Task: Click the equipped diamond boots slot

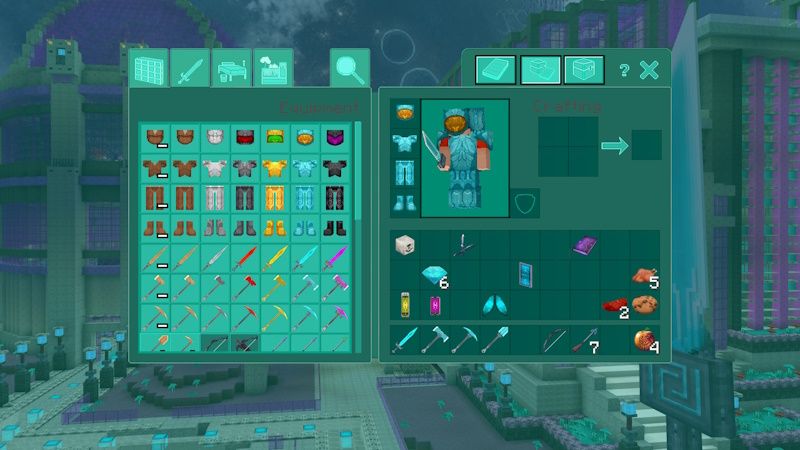Action: (404, 202)
